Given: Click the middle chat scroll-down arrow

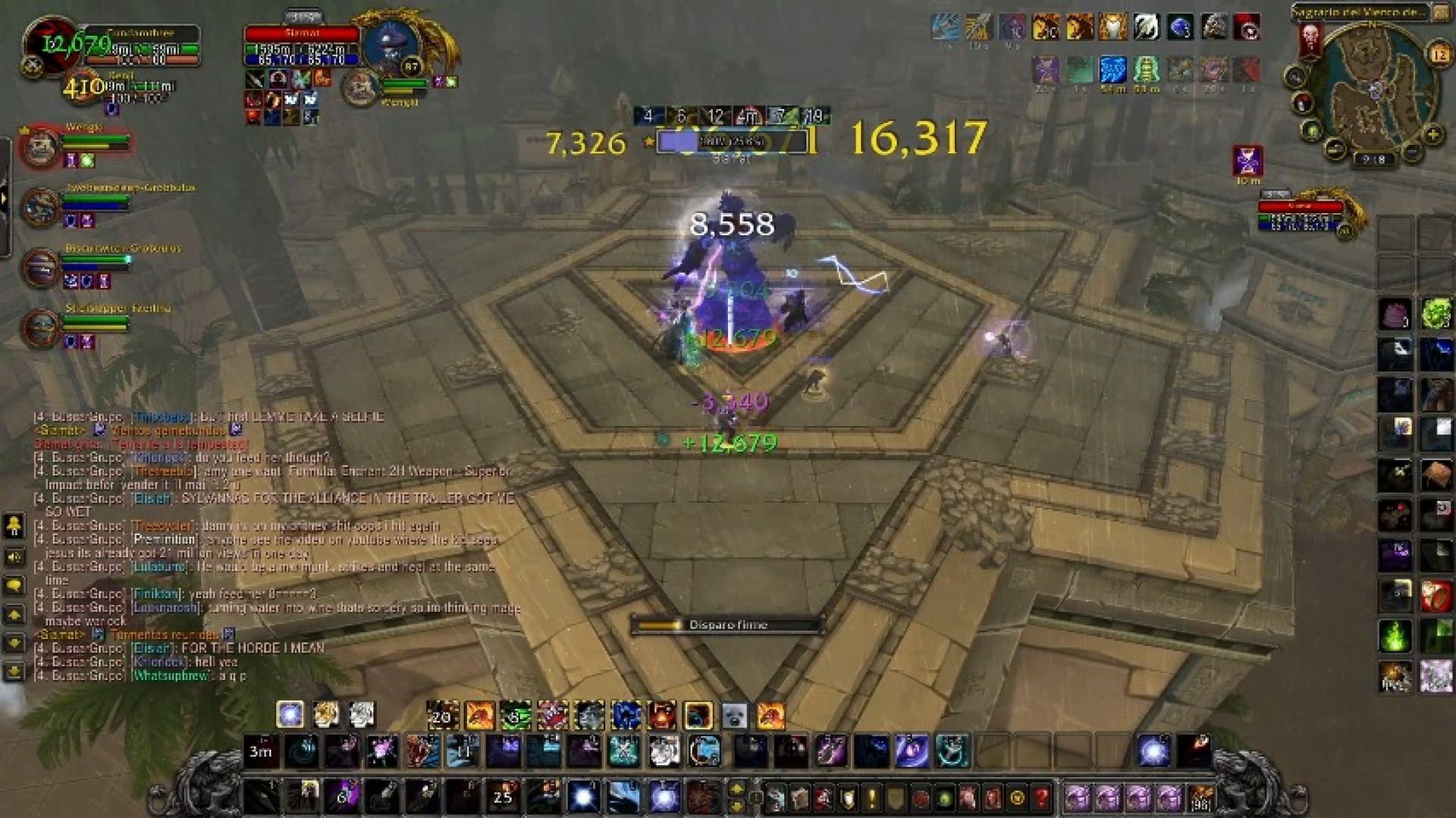Looking at the screenshot, I should point(14,642).
